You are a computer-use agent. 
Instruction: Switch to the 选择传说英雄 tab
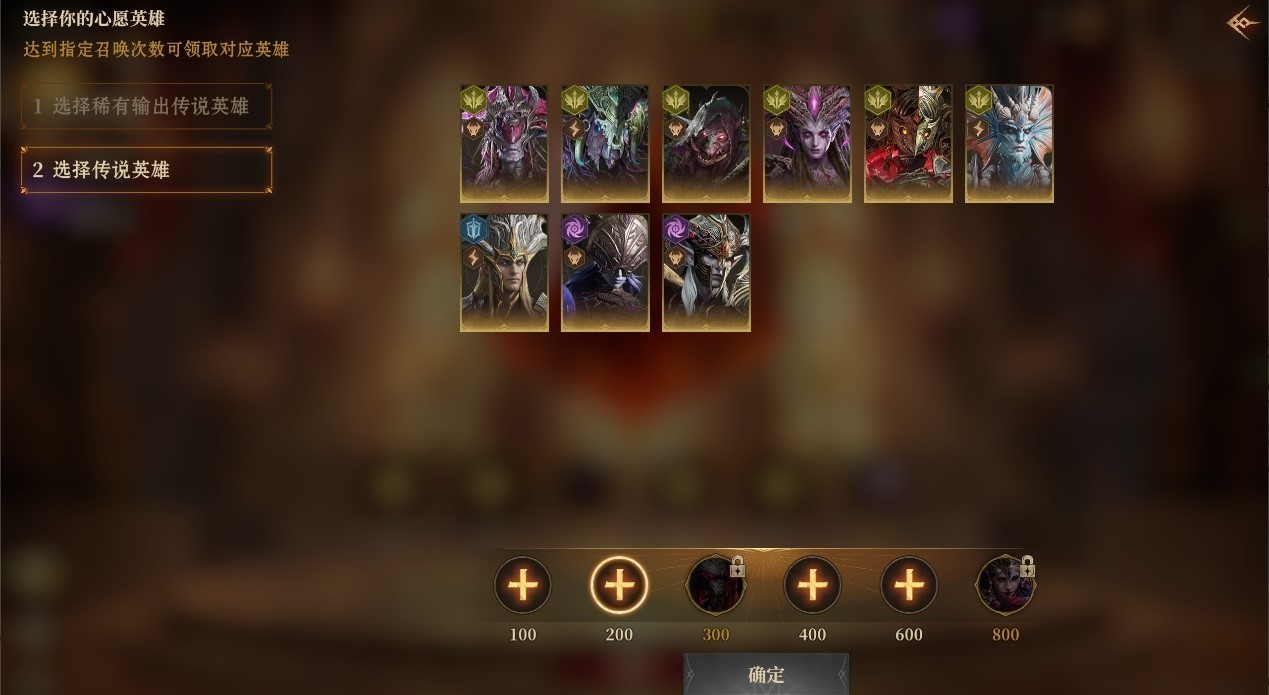point(146,170)
